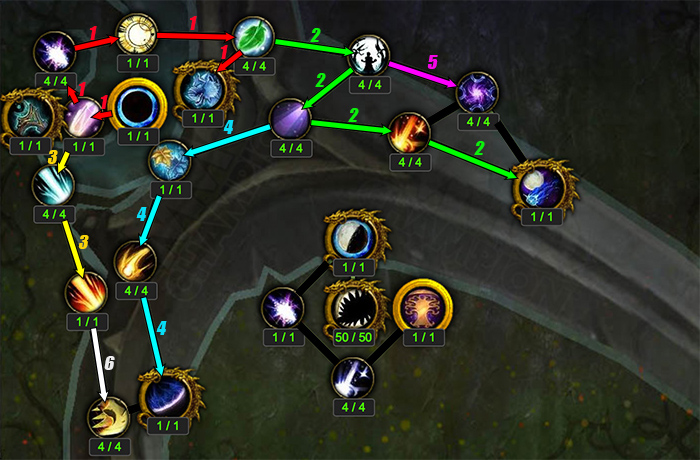This screenshot has height=460, width=700.
Task: Click the full moon with blue comet trait
Action: pos(545,186)
